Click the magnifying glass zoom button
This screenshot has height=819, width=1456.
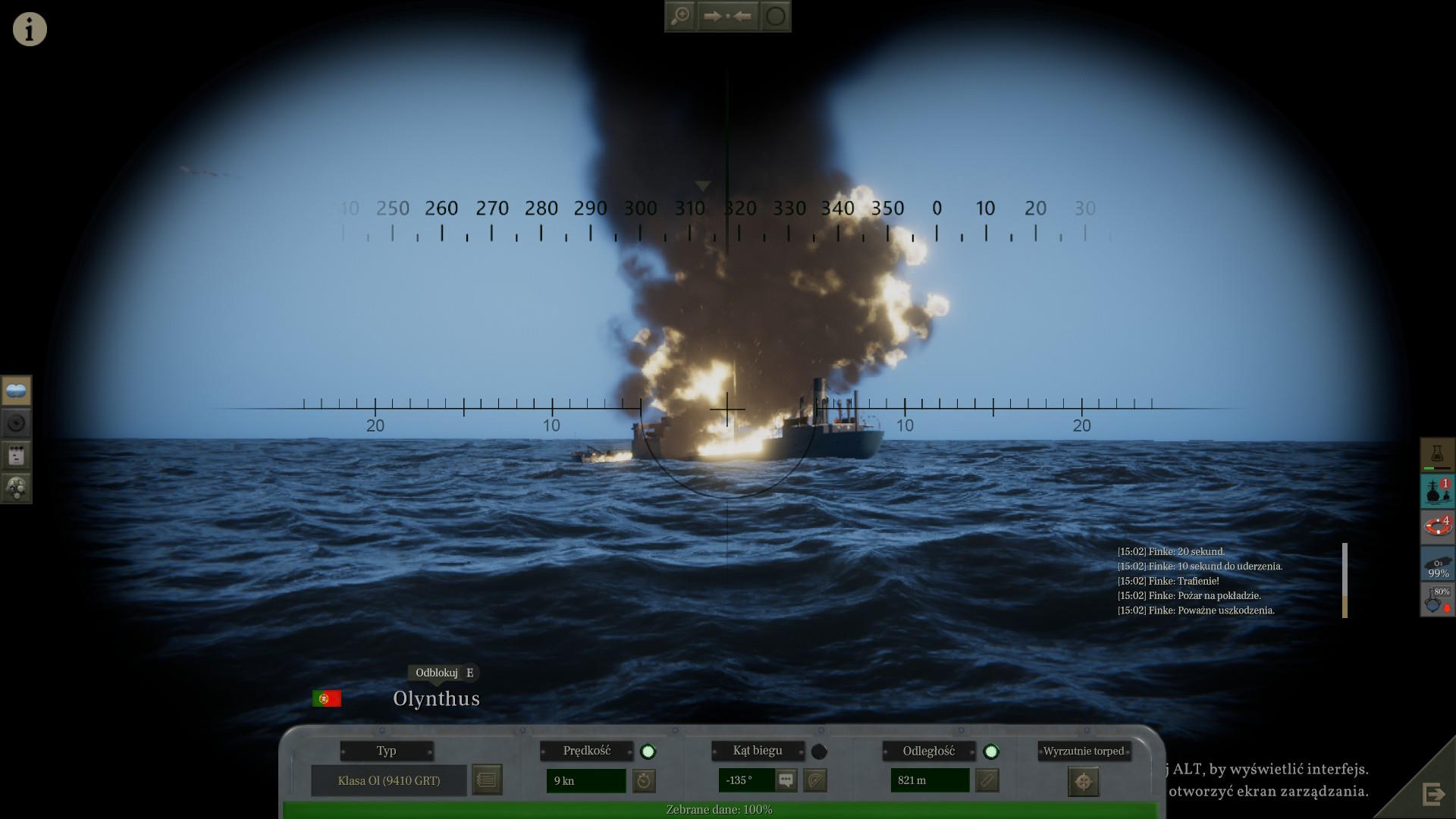680,16
